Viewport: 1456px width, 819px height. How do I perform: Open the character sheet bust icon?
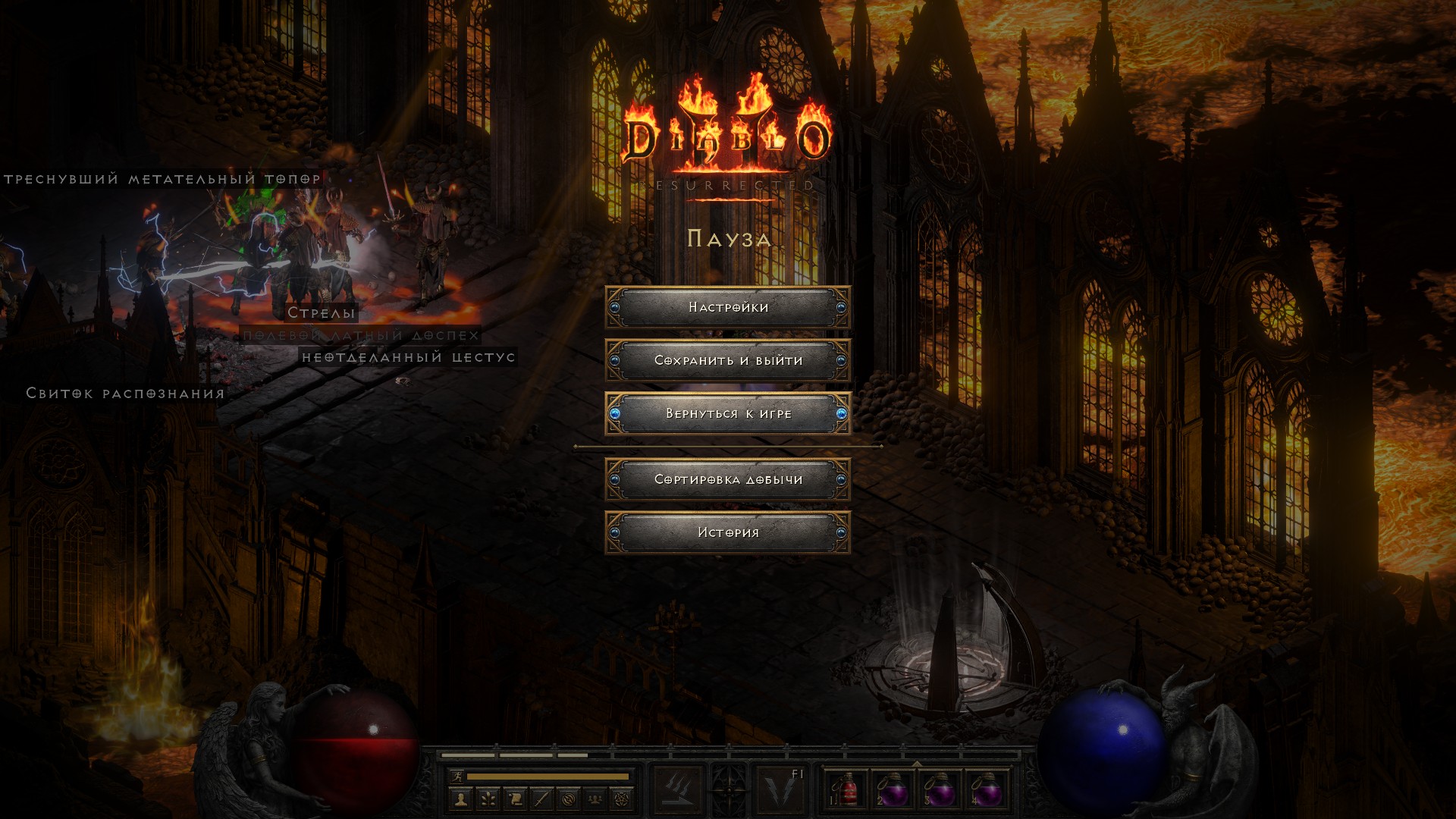460,799
